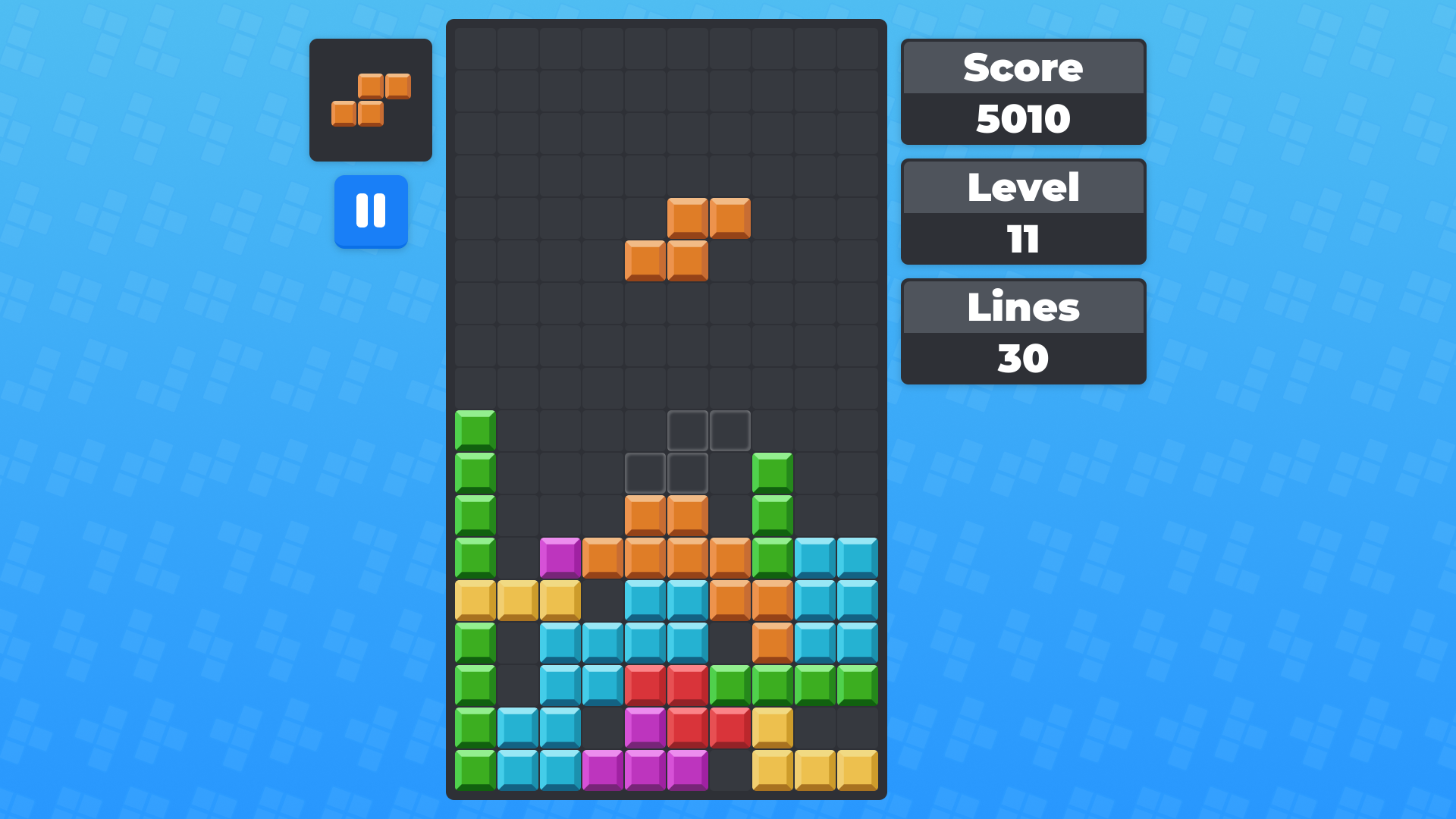
Task: Click the topmost green block in the left column
Action: (x=473, y=430)
